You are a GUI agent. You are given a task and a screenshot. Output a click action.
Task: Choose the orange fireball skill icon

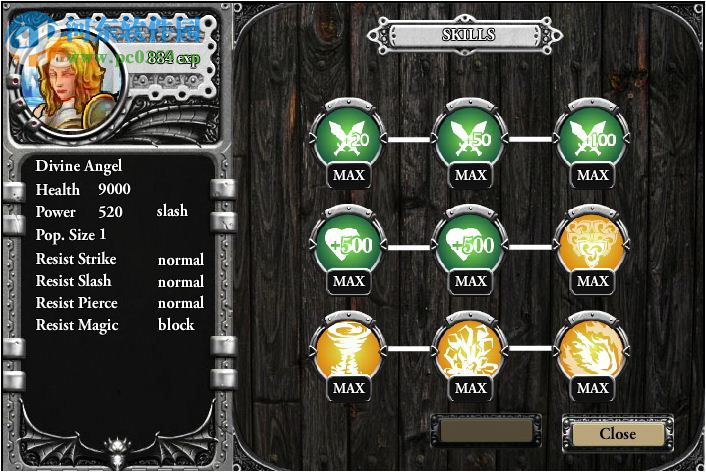pyautogui.click(x=592, y=352)
